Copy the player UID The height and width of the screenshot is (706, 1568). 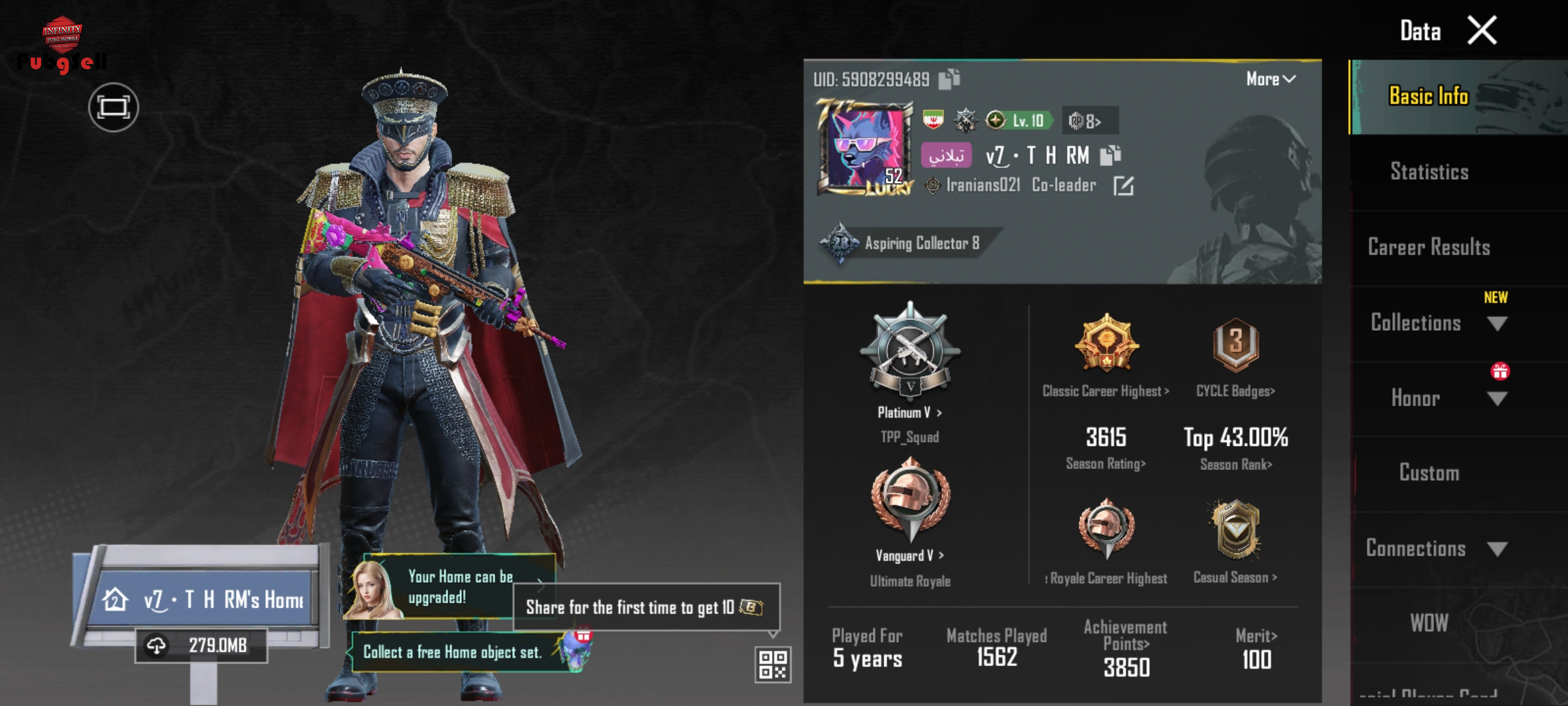click(x=949, y=79)
